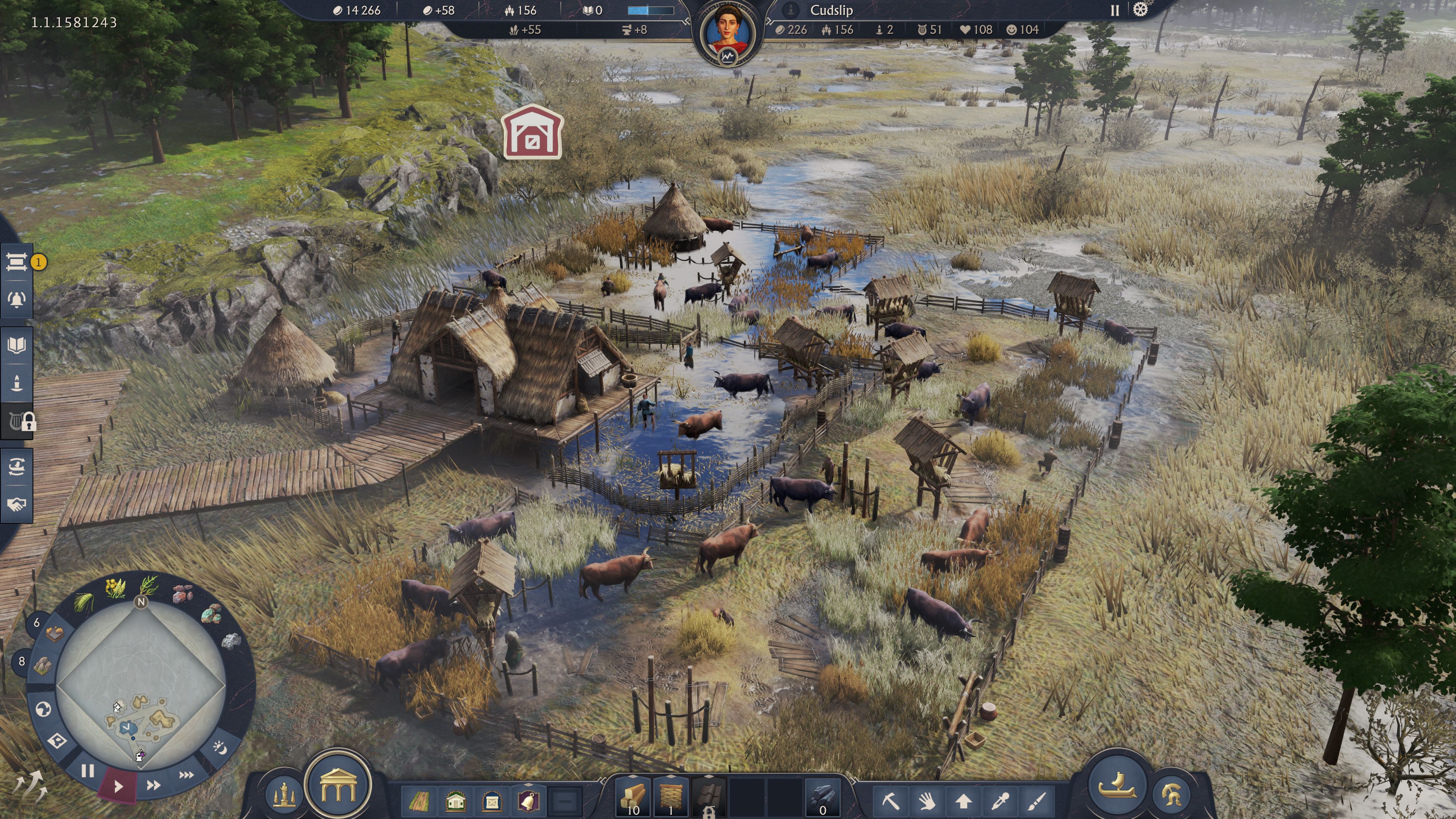Select the farm field build shortcut
Image resolution: width=1456 pixels, height=819 pixels.
click(x=419, y=800)
